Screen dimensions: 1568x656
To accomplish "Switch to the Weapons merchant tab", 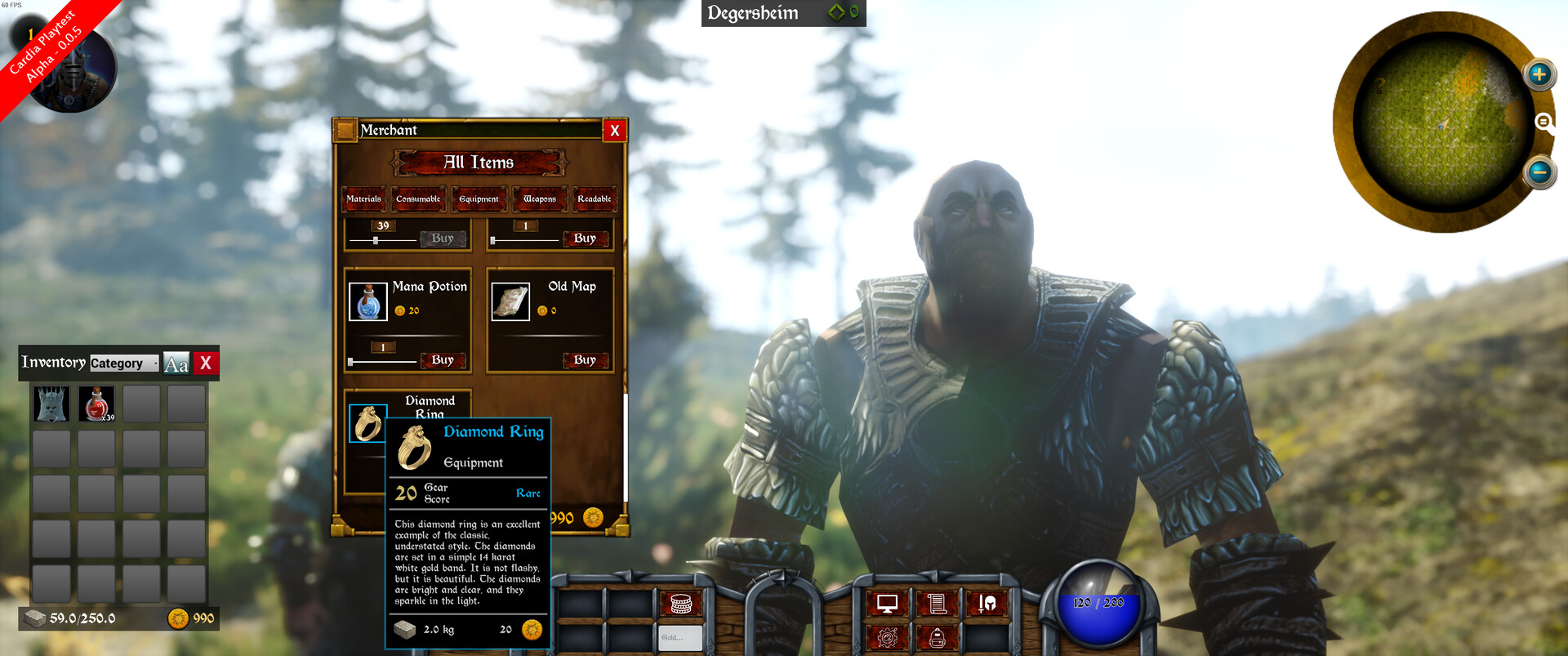I will click(x=539, y=199).
